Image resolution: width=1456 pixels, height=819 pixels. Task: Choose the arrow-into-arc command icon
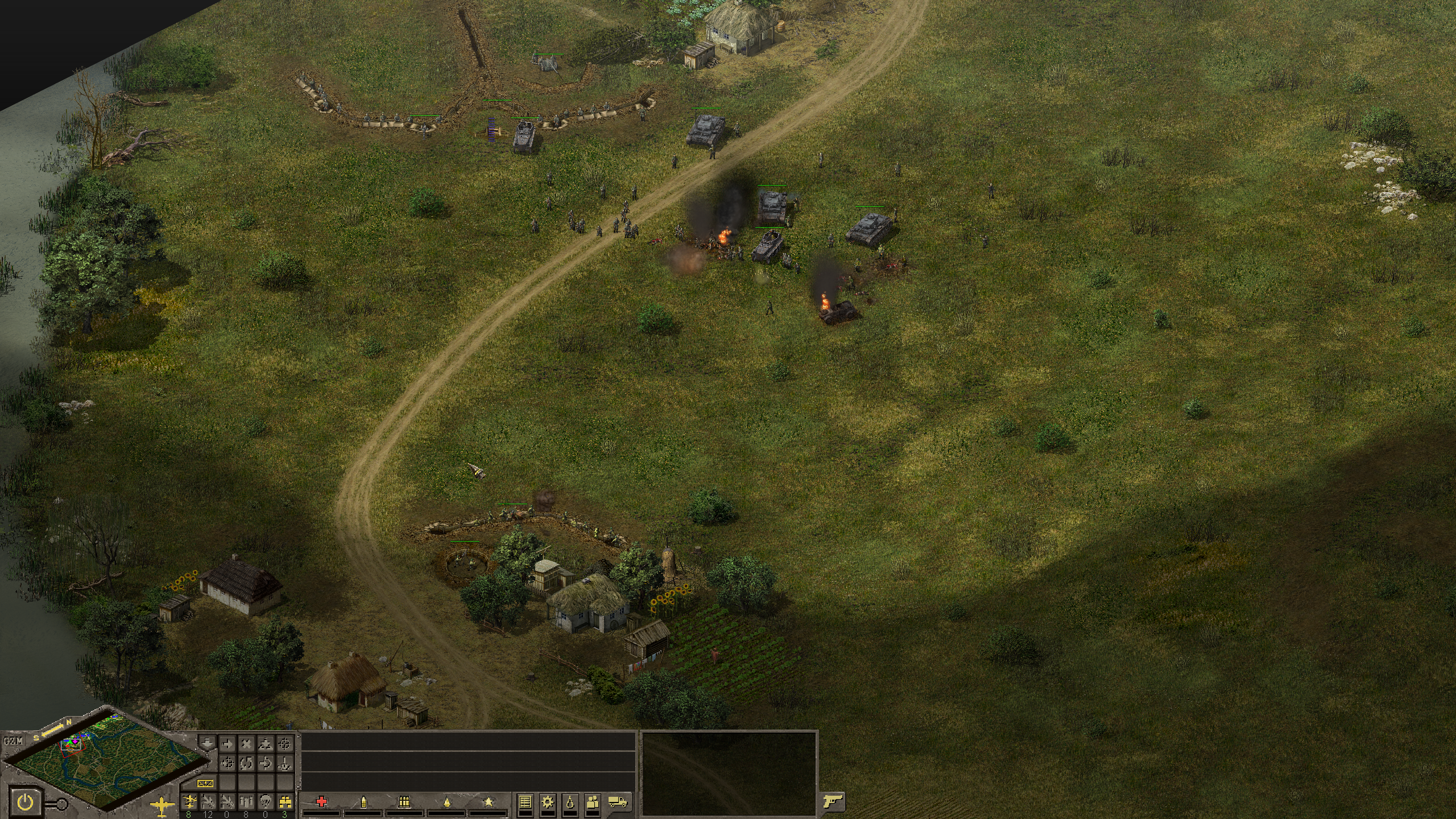click(266, 763)
